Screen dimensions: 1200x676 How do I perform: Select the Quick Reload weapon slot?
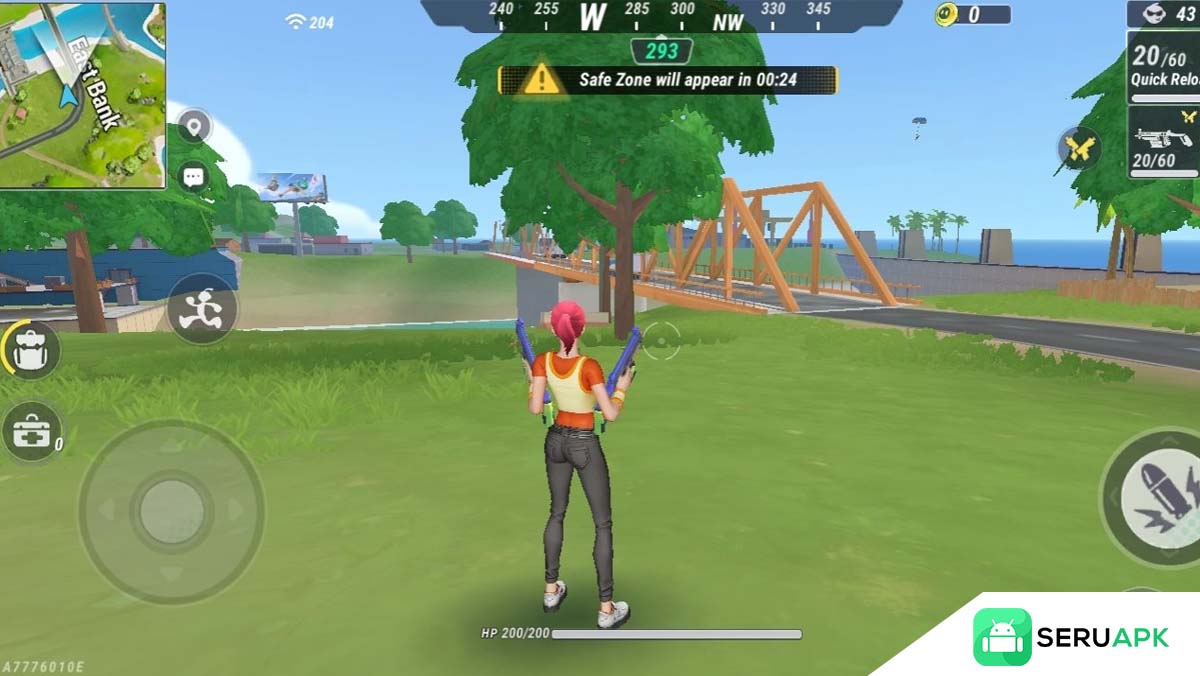click(x=1164, y=66)
